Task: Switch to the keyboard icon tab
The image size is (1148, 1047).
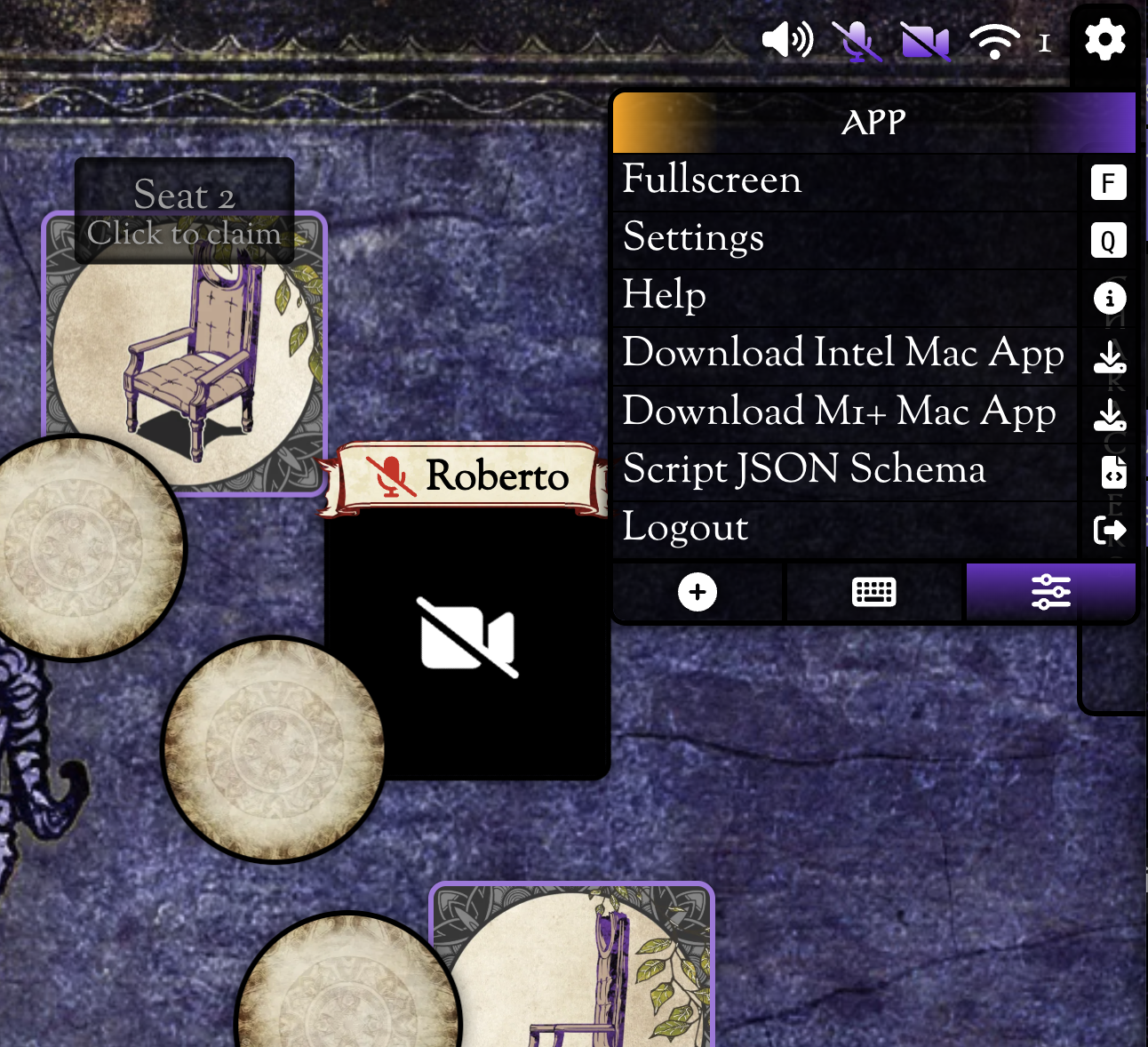Action: tap(874, 592)
